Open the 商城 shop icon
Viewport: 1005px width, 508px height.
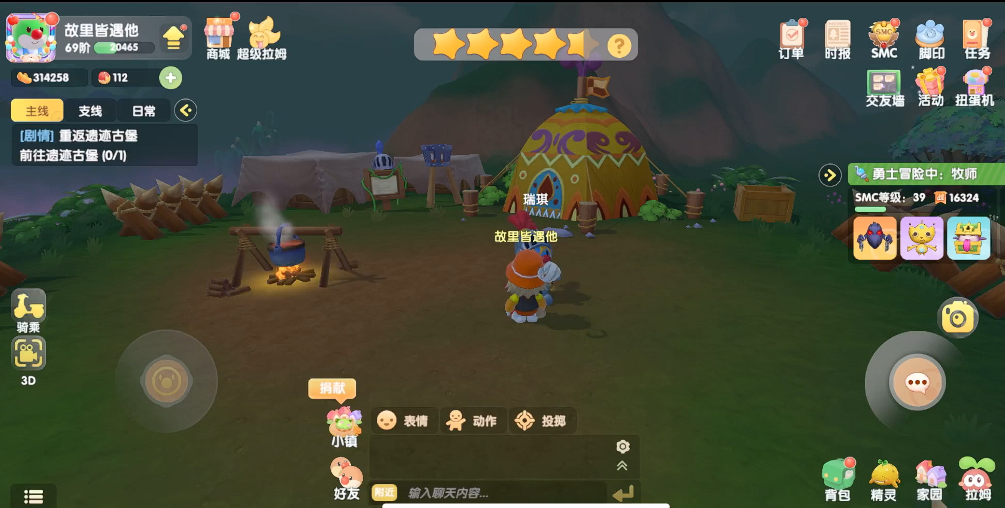pyautogui.click(x=218, y=35)
